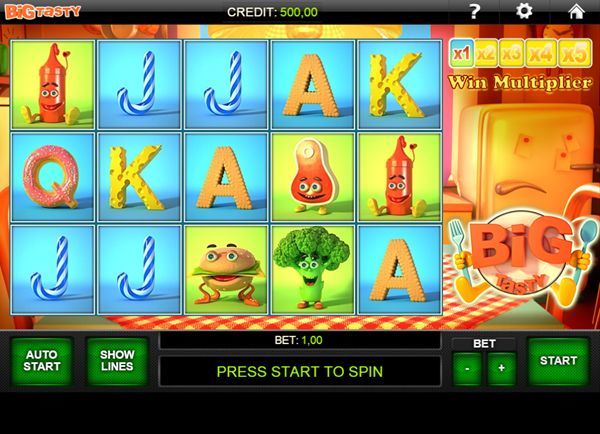Start the spin with the START button

pyautogui.click(x=558, y=361)
